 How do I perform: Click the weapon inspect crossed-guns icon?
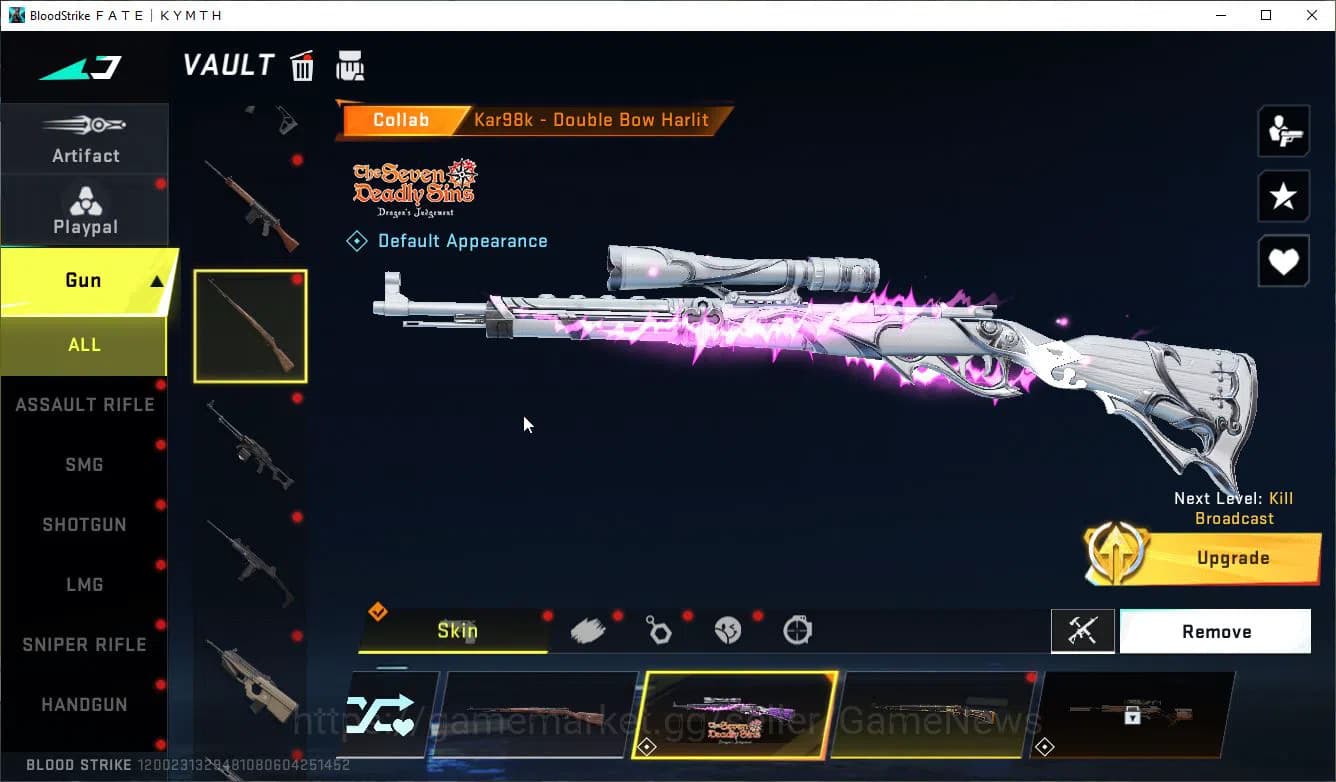click(1083, 631)
